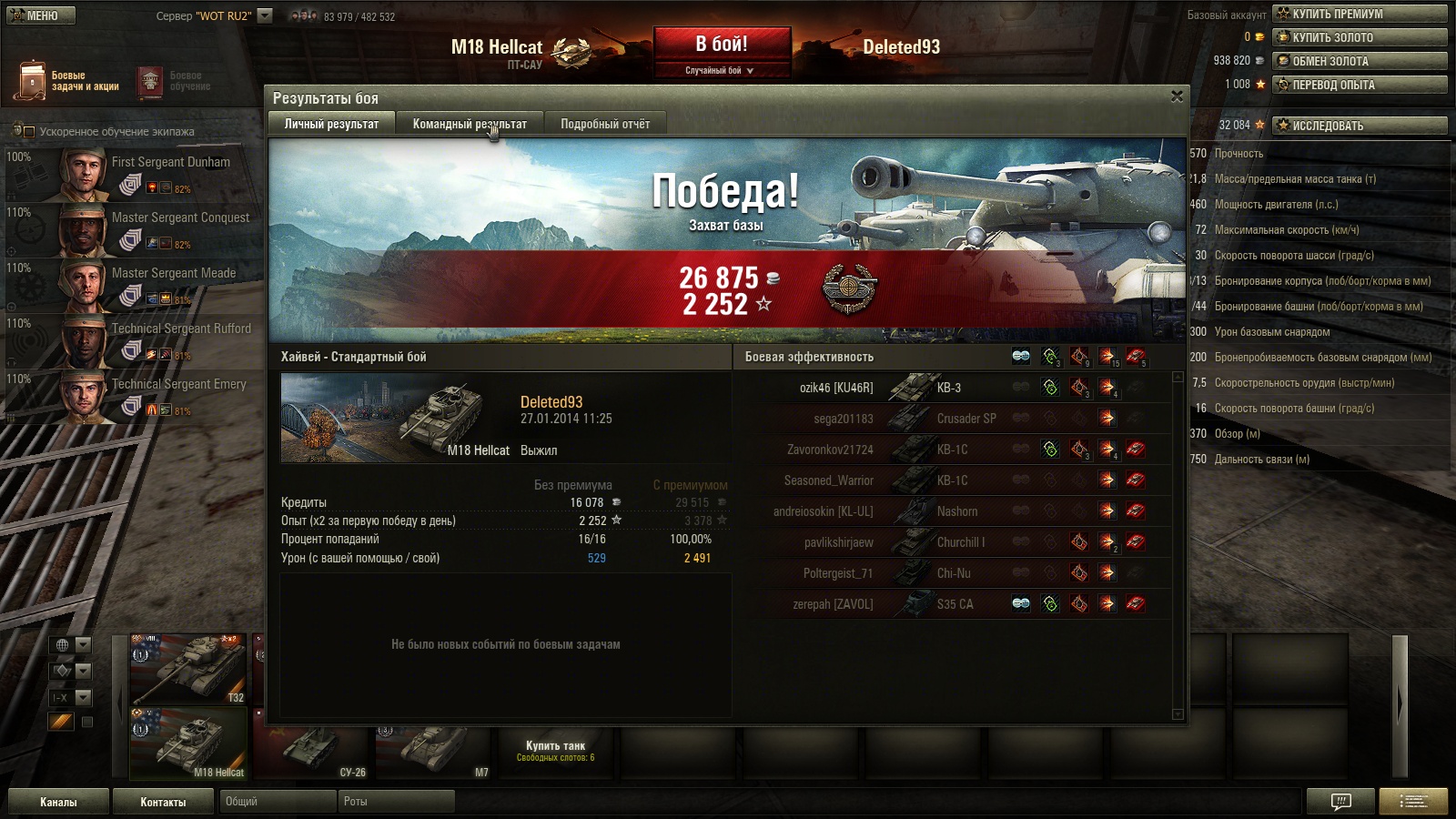This screenshot has width=1456, height=819.
Task: Click Купить танк slot
Action: (555, 751)
